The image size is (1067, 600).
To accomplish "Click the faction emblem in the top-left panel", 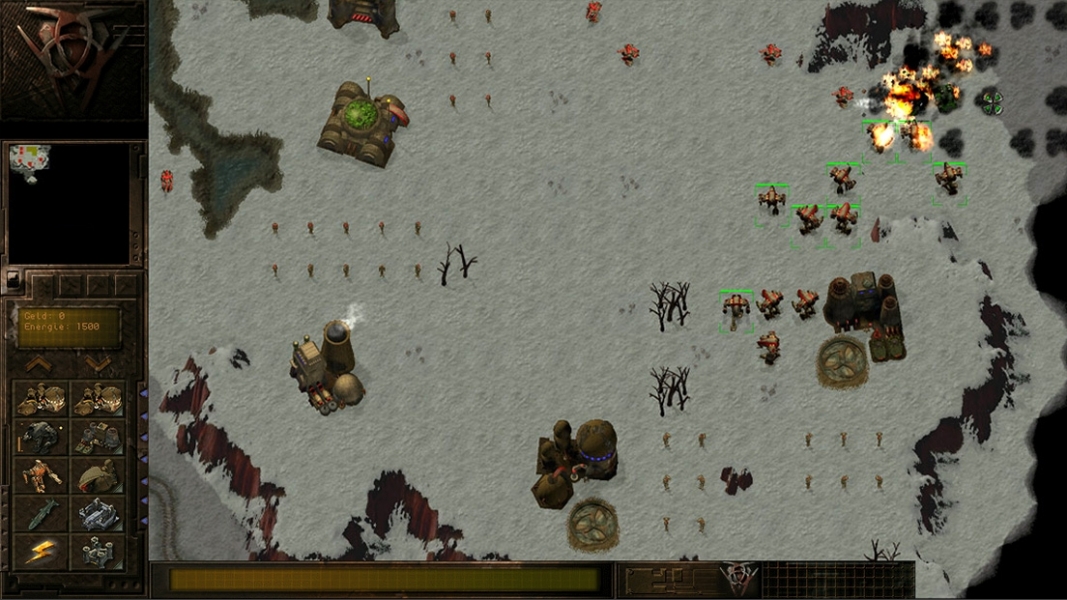I will (72, 58).
